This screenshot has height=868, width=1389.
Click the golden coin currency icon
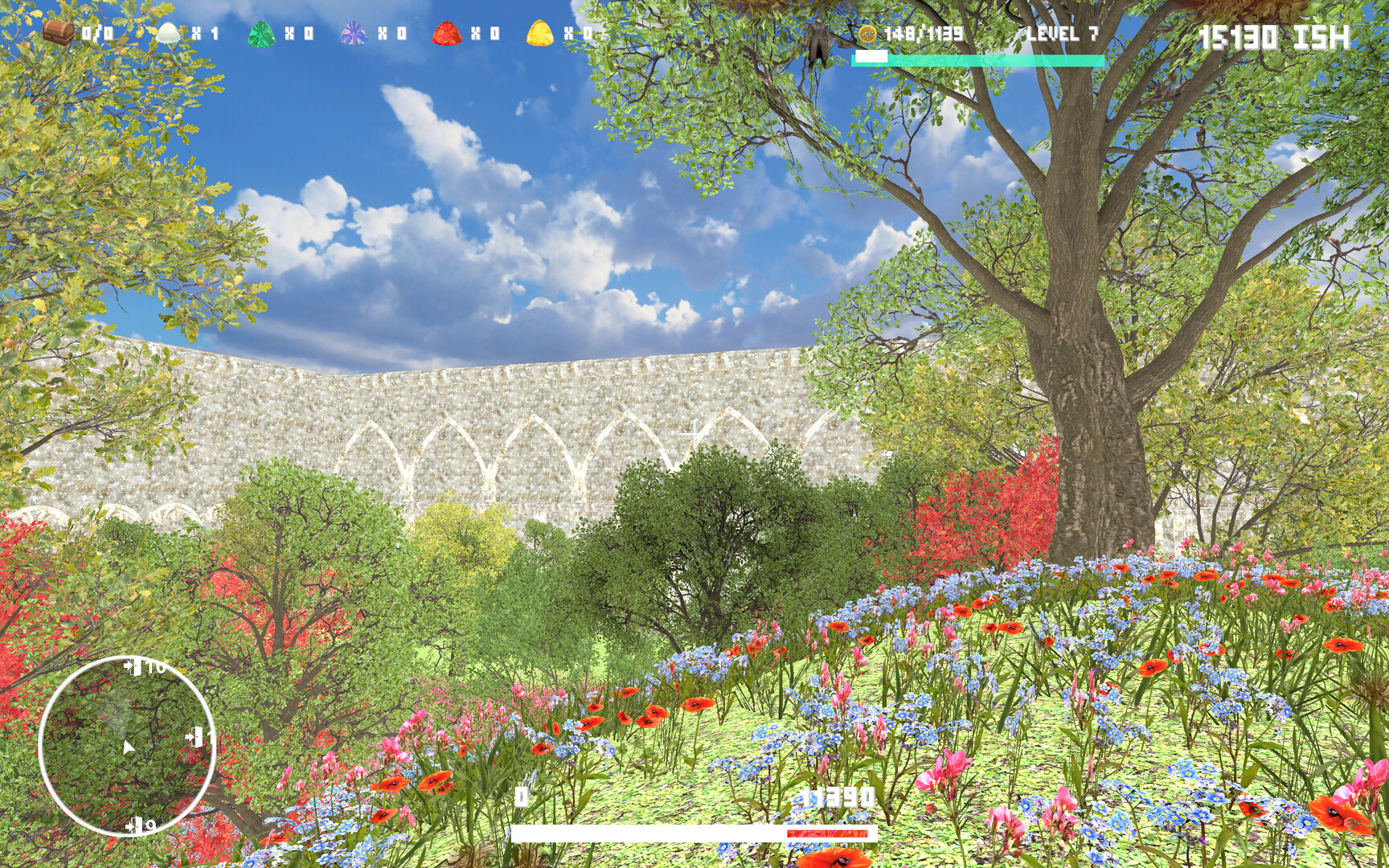(868, 34)
